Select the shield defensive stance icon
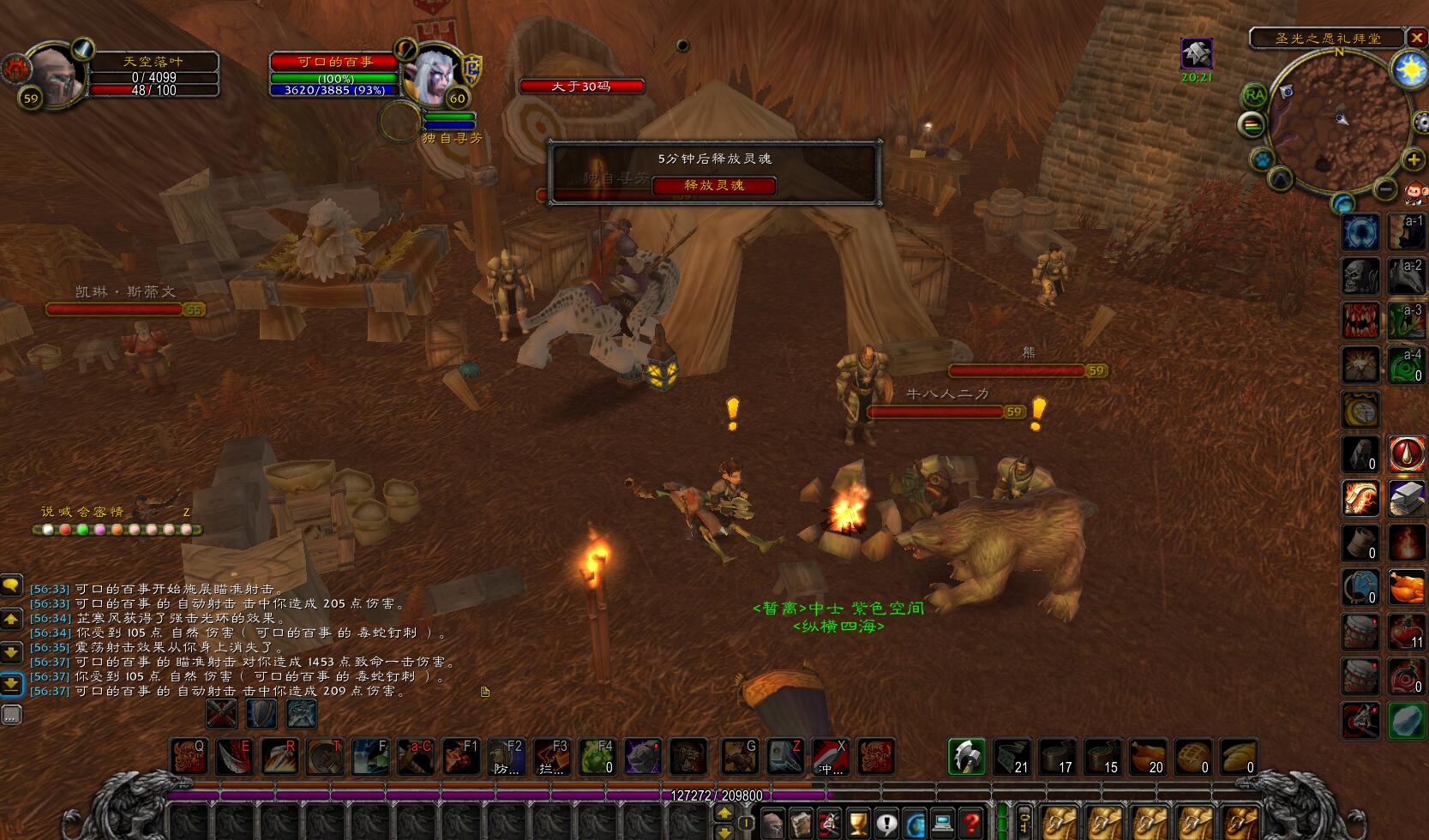 [x=261, y=713]
